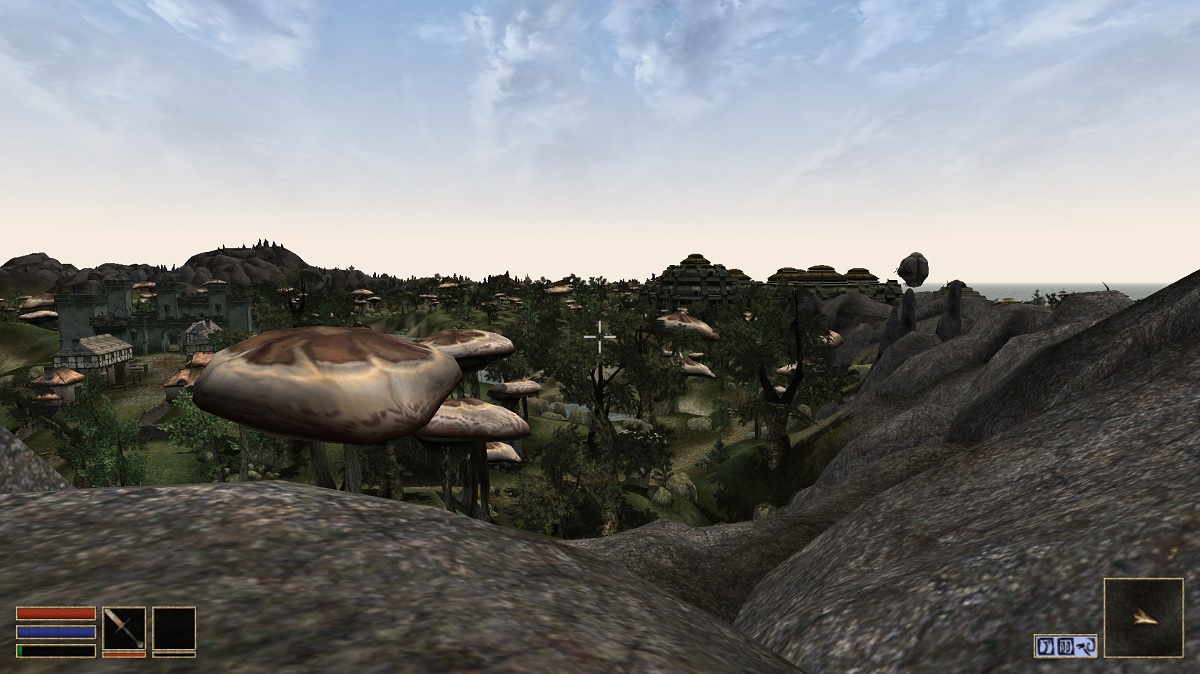Select the equipped sword weapon slot

(124, 629)
